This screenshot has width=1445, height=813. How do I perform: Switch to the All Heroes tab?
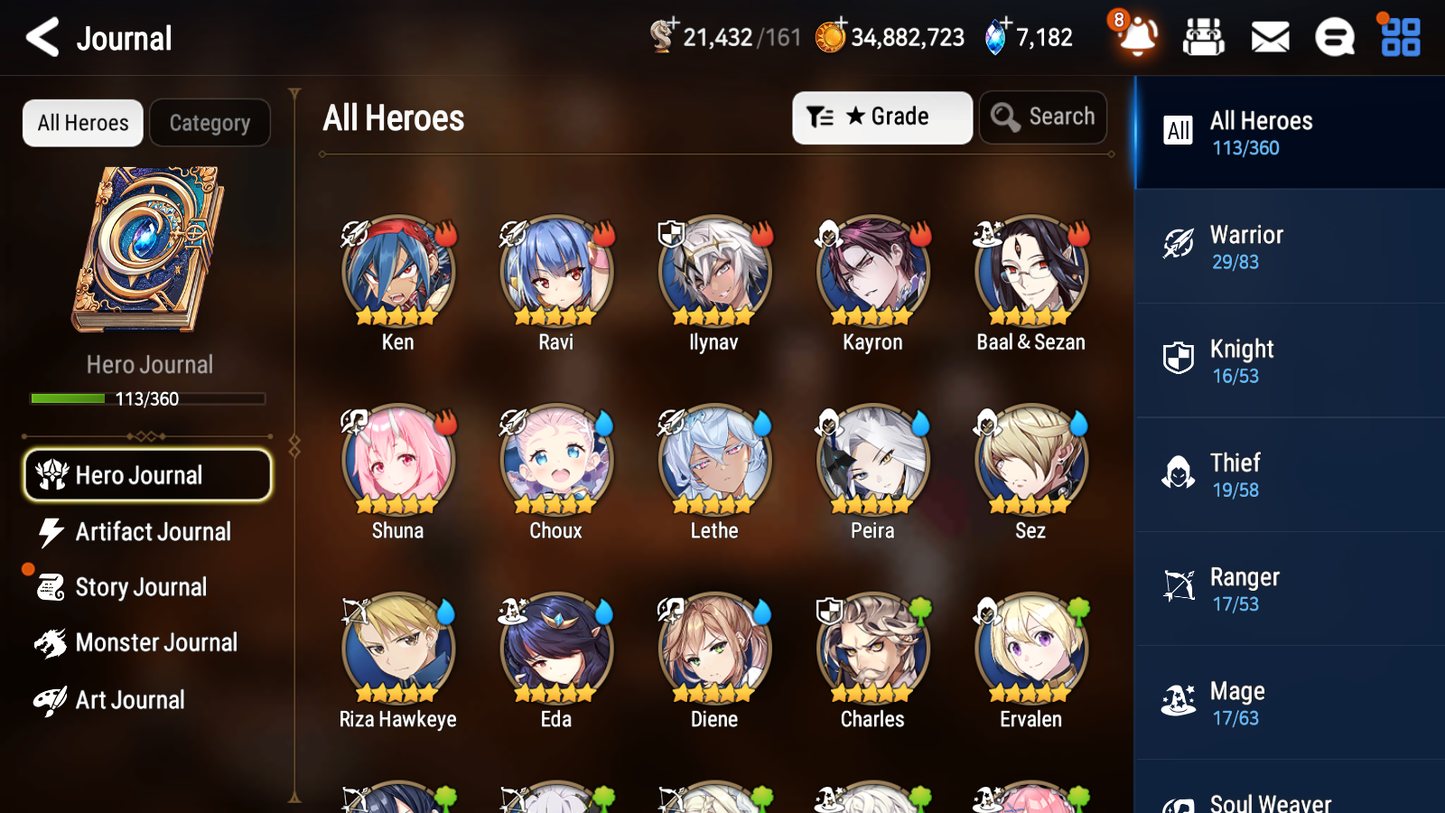[82, 122]
